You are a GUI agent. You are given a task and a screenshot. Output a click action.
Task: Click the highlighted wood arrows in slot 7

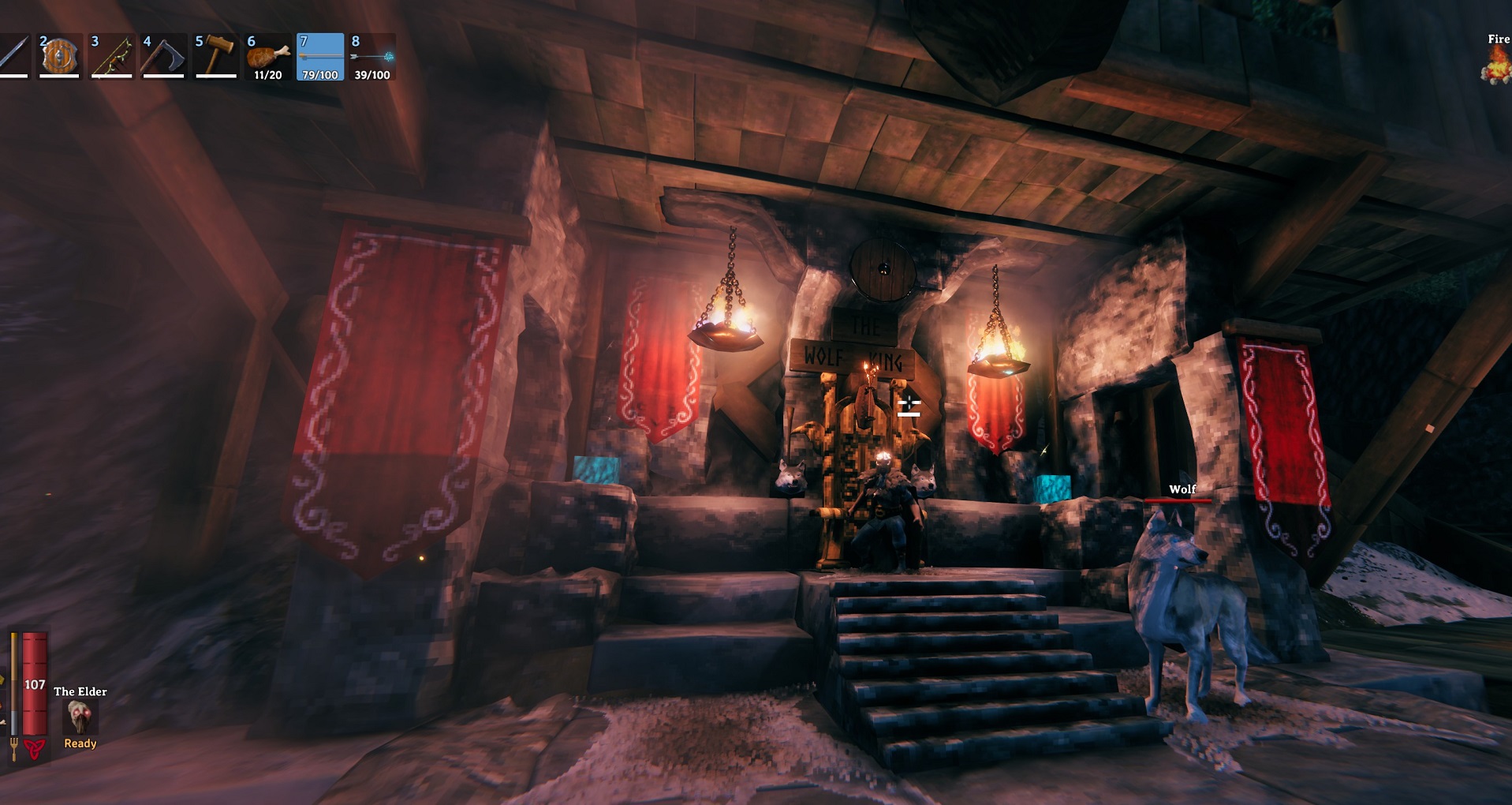click(321, 55)
